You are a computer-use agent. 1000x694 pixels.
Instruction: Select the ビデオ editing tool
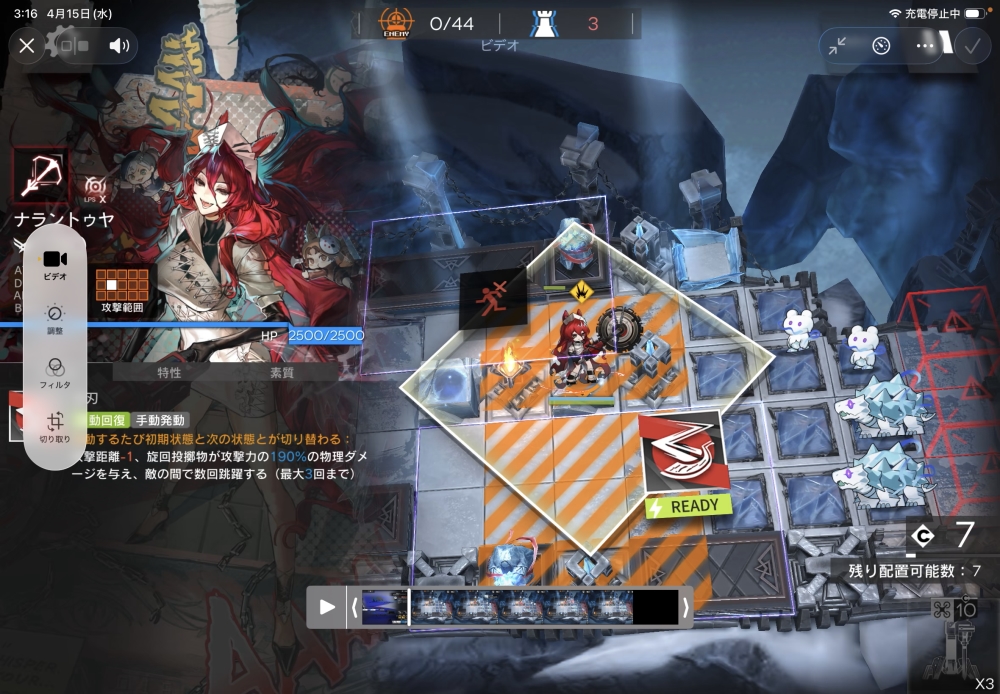[x=55, y=265]
